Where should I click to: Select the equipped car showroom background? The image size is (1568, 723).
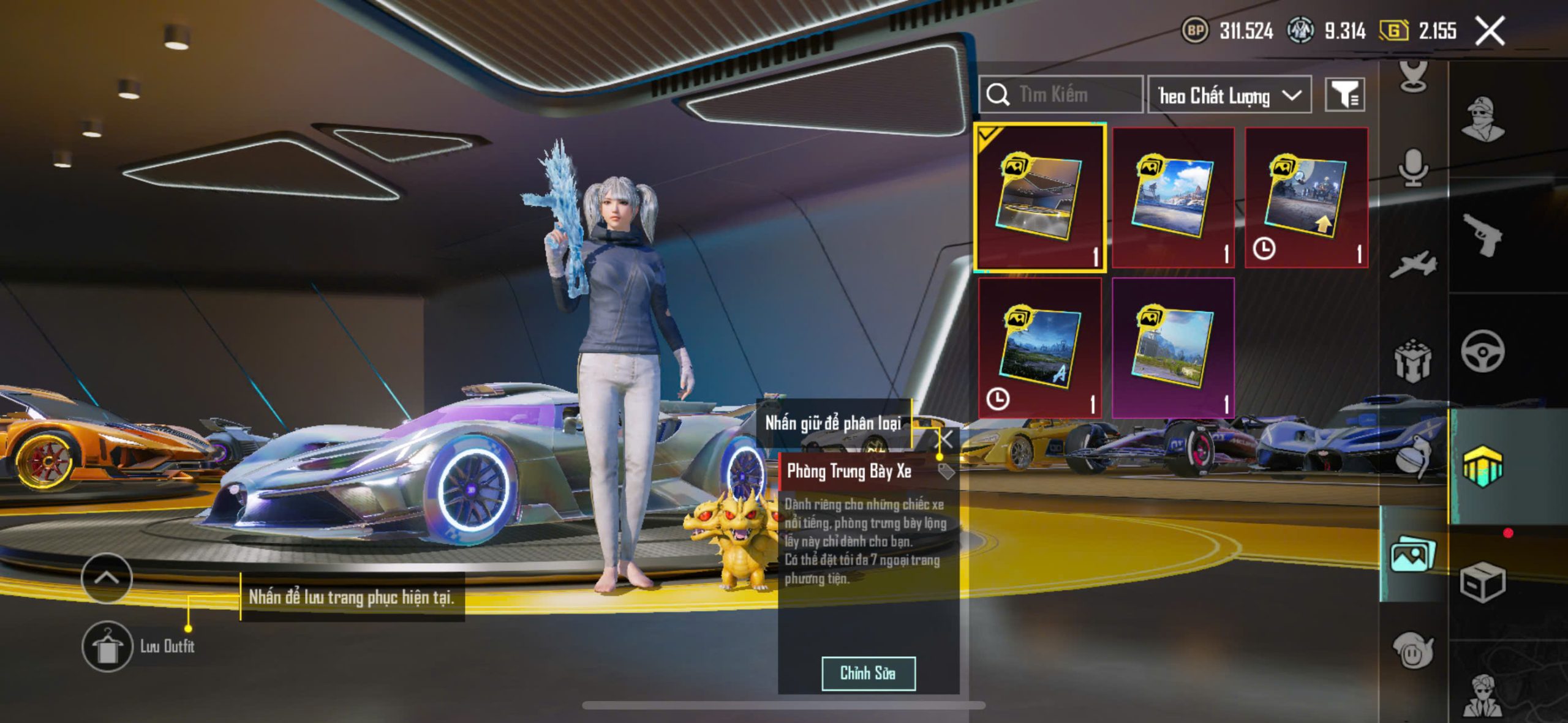(1040, 198)
